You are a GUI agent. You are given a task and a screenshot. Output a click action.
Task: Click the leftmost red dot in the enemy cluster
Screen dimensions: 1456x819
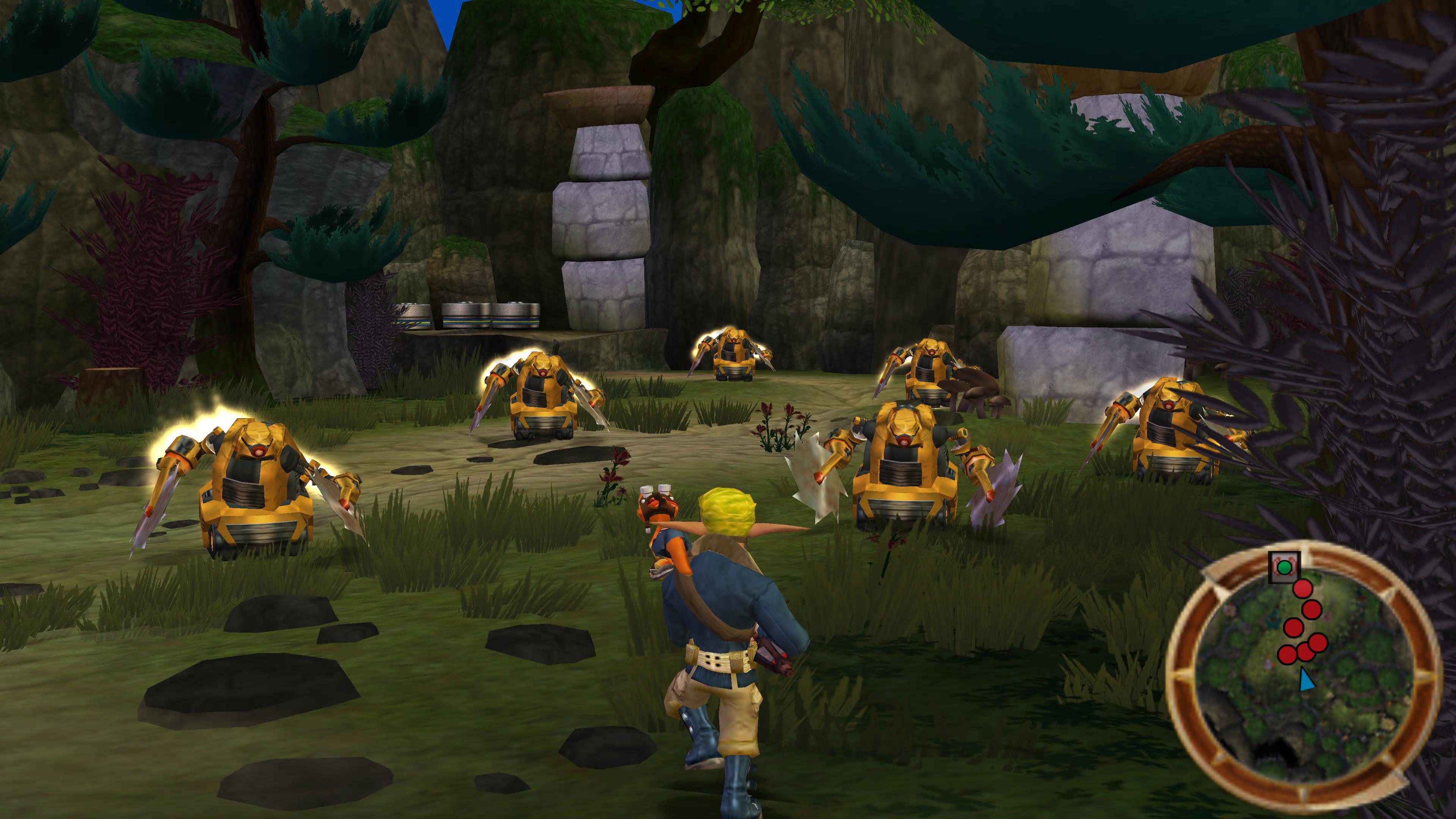coord(1287,654)
